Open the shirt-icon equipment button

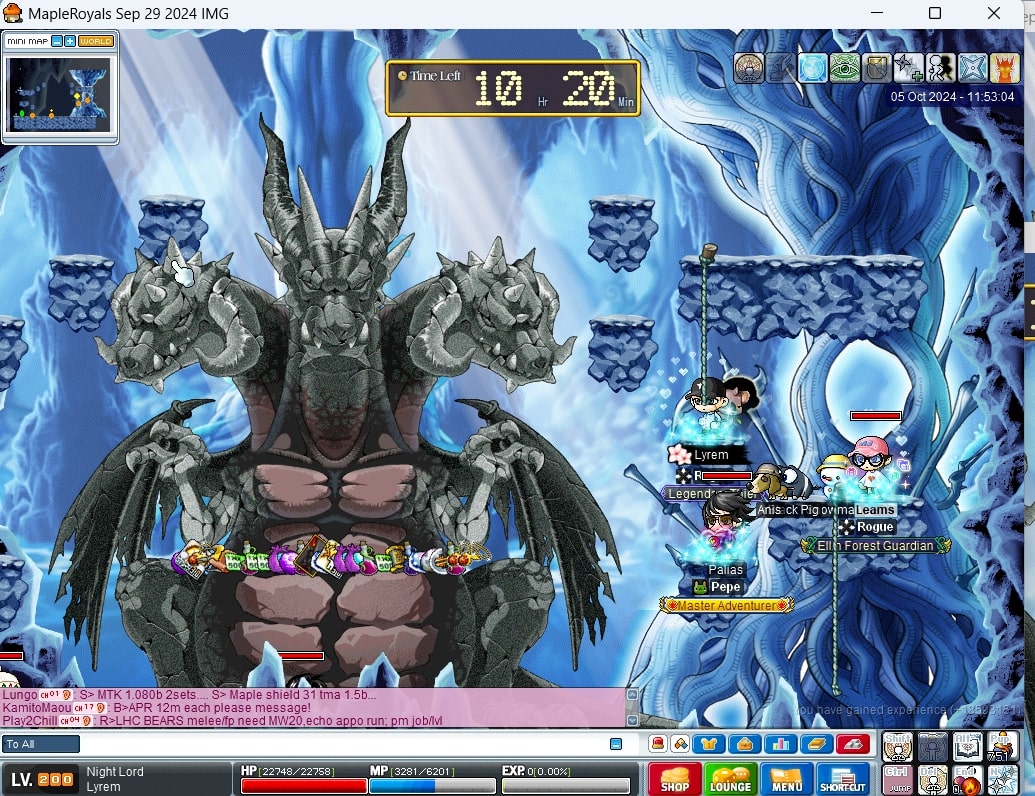click(x=709, y=744)
